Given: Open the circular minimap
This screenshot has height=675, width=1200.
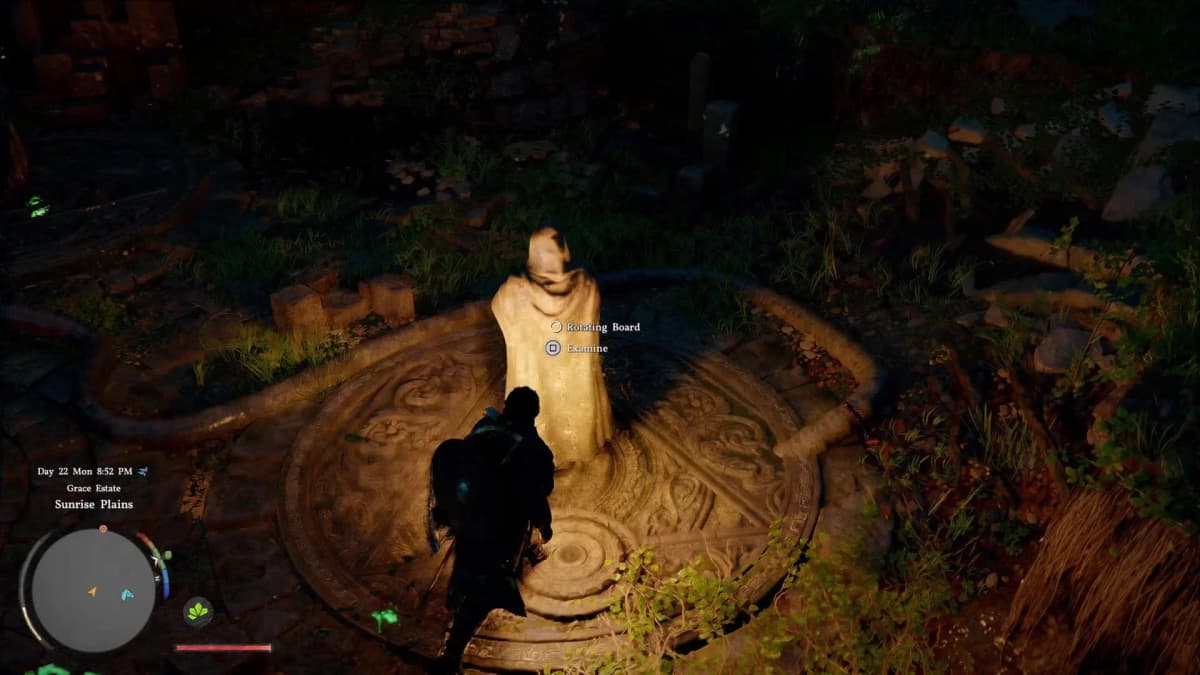Looking at the screenshot, I should (x=93, y=590).
